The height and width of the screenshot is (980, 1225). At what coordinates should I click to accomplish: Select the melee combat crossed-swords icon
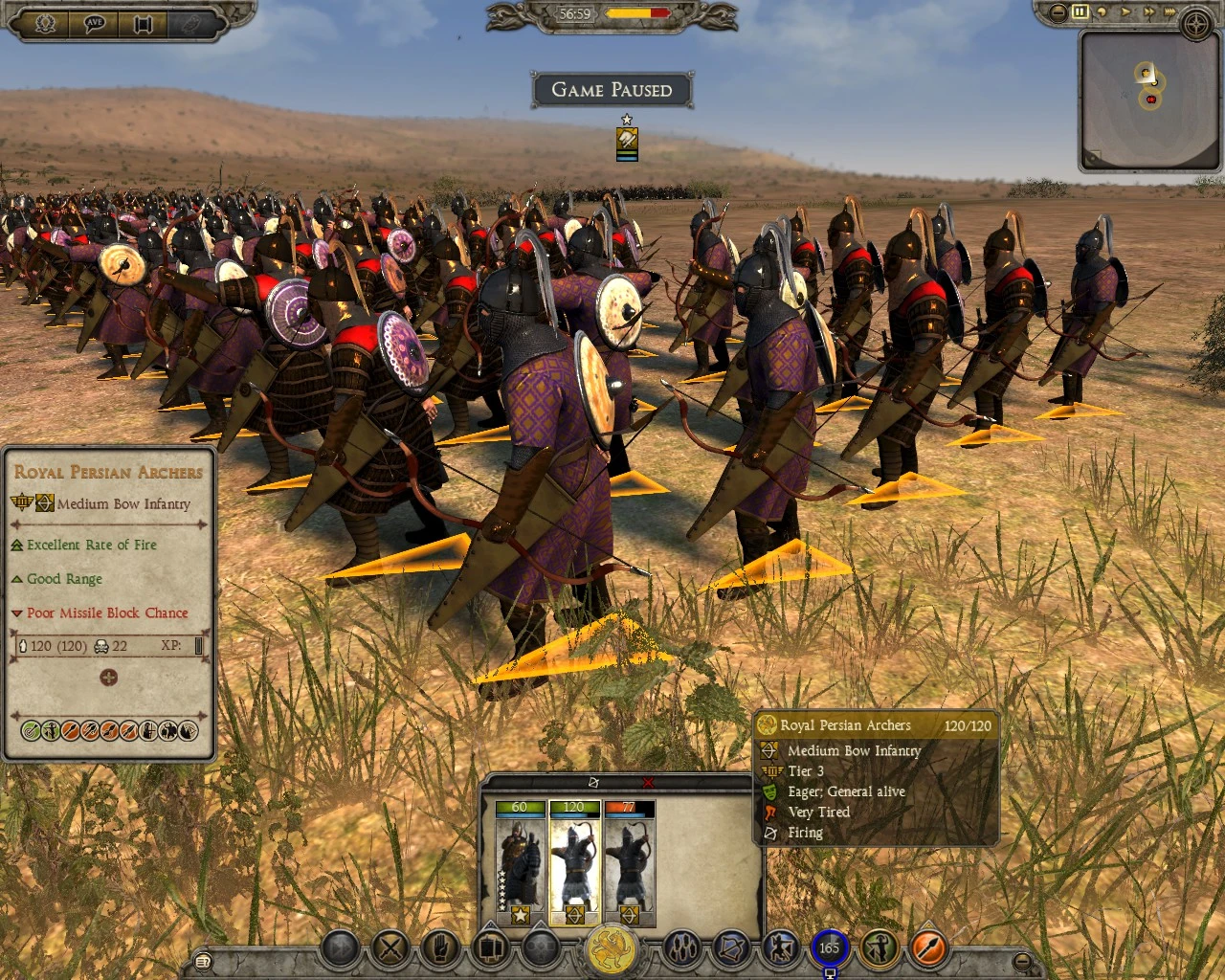pyautogui.click(x=390, y=949)
